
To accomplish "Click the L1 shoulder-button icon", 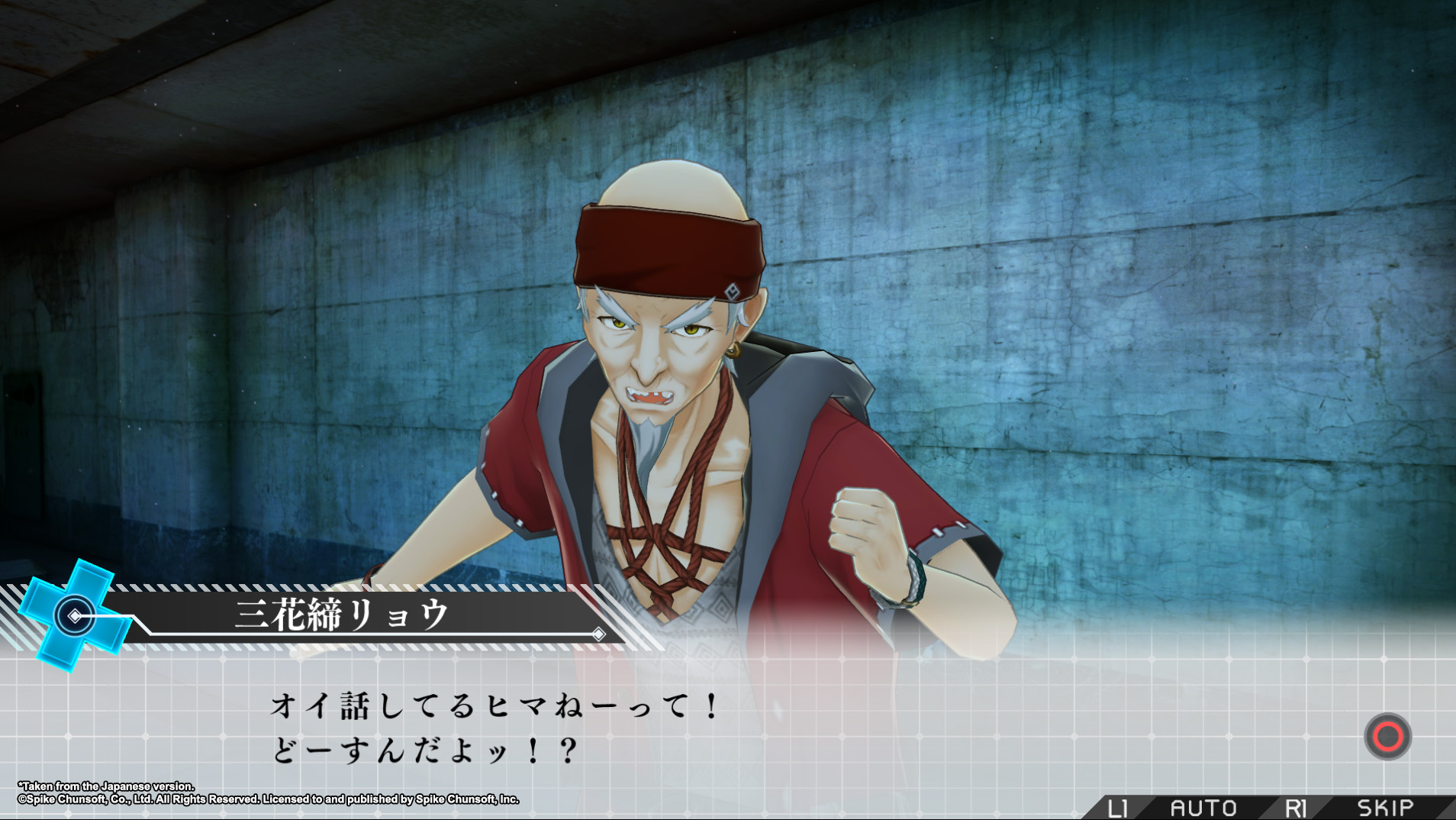I will pos(1117,806).
